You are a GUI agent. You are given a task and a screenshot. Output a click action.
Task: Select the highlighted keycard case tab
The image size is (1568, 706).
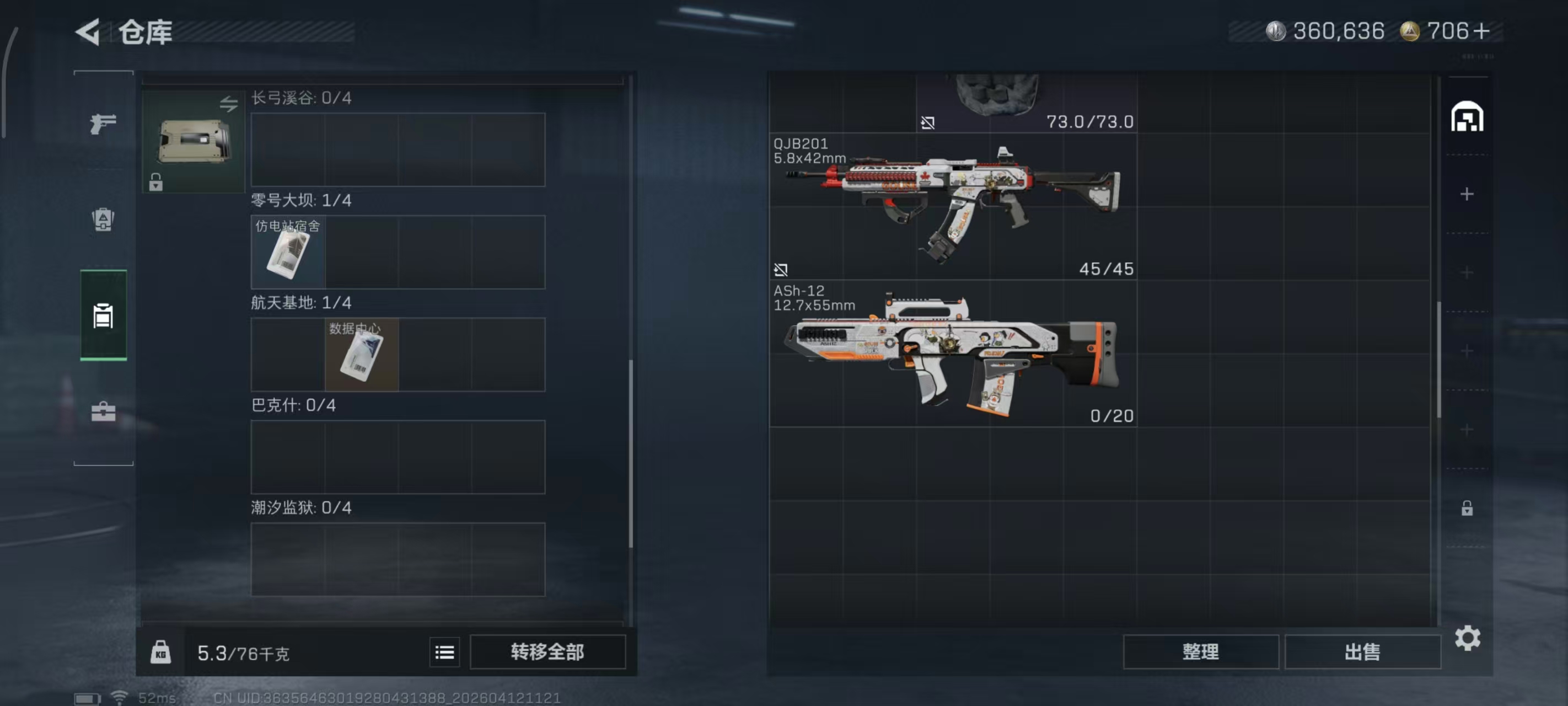click(x=103, y=315)
